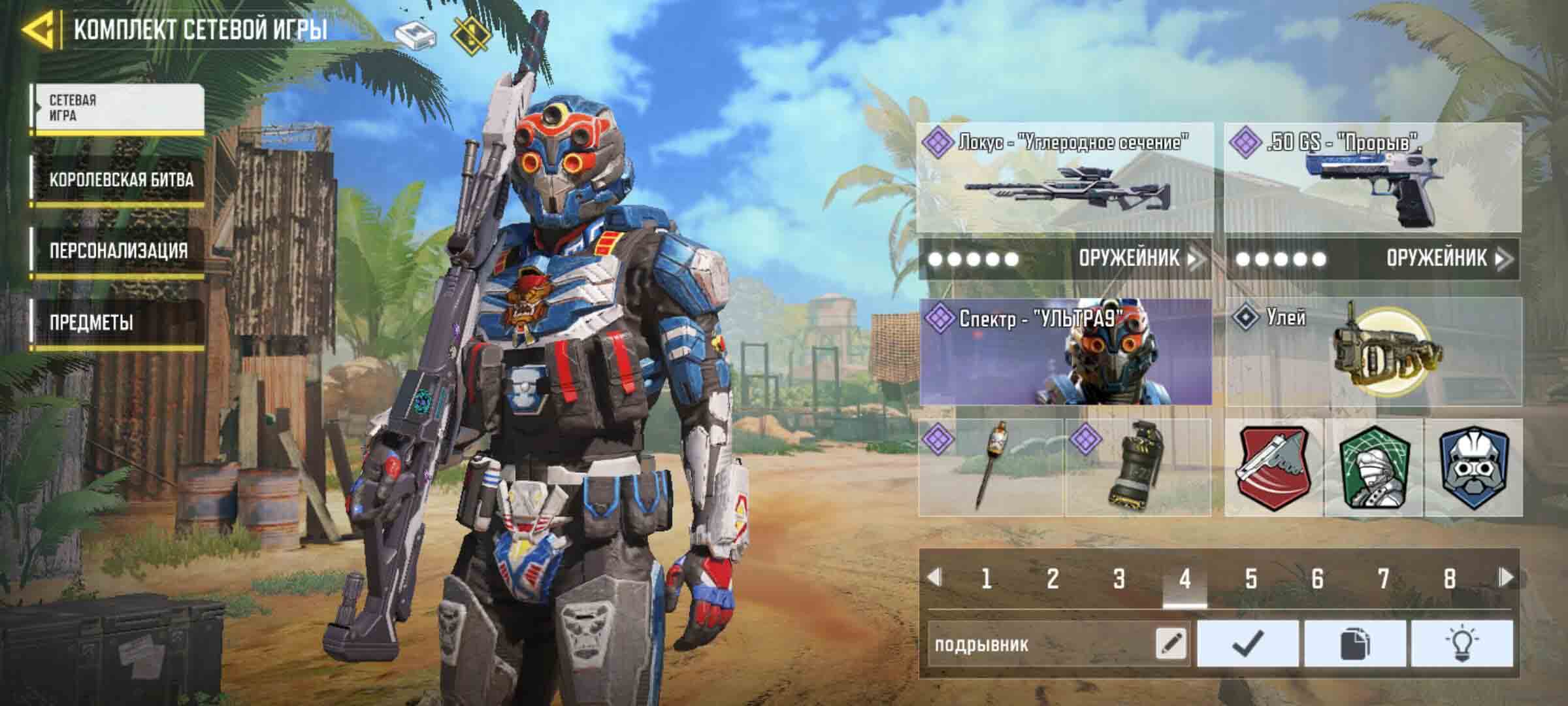Open the Улей operator skill slot
The width and height of the screenshot is (1568, 706).
click(x=1373, y=352)
